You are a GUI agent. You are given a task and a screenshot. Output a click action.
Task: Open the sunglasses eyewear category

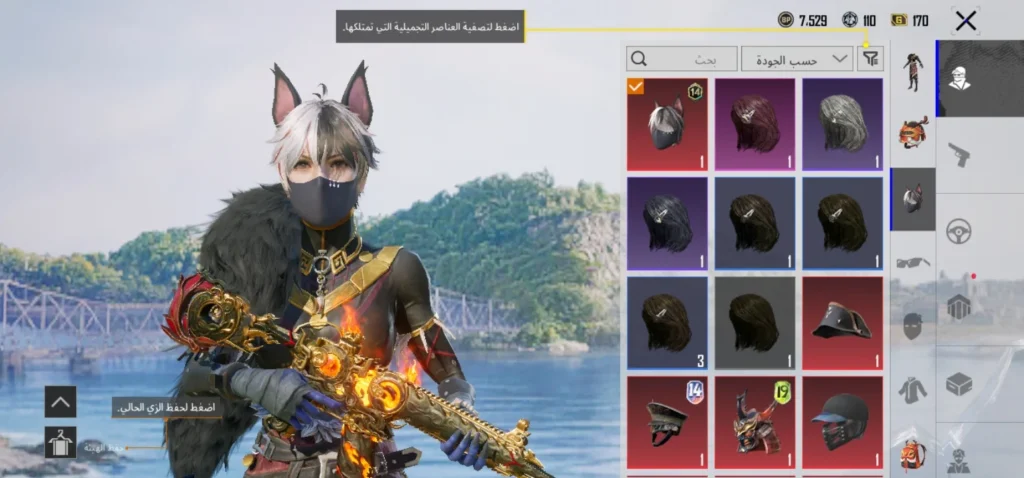[x=912, y=263]
